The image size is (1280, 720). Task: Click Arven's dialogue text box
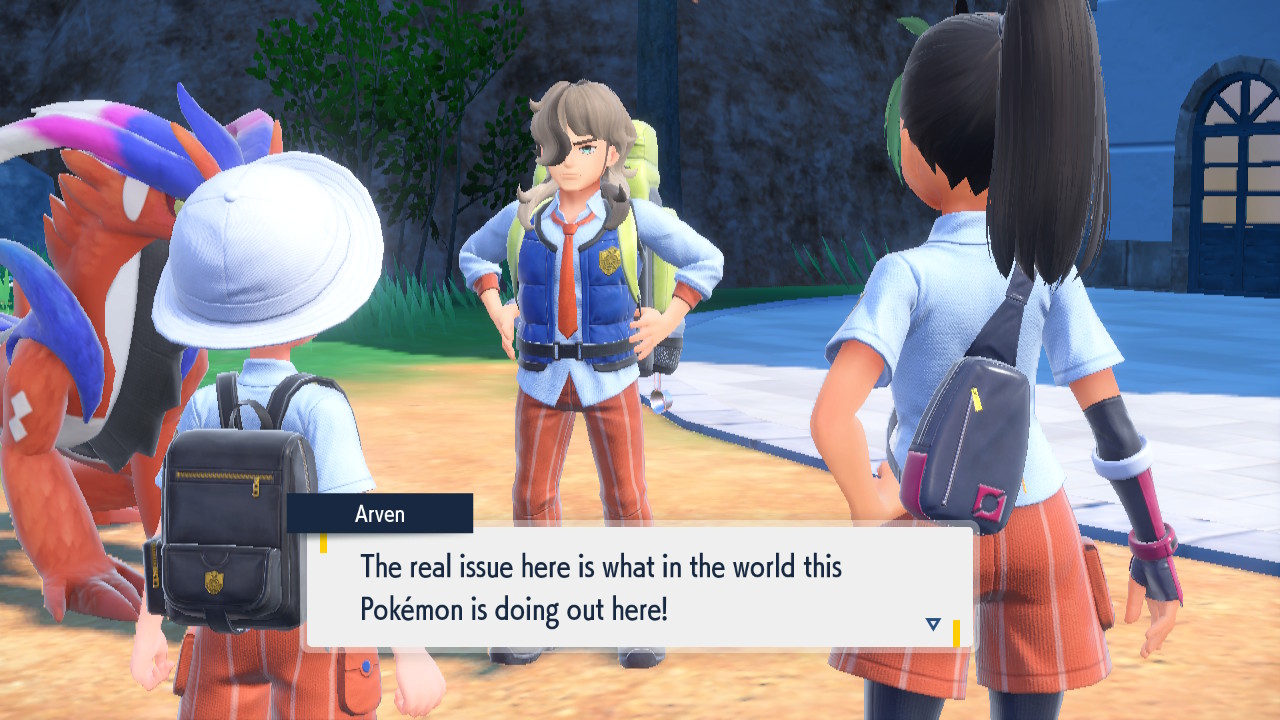pos(640,587)
